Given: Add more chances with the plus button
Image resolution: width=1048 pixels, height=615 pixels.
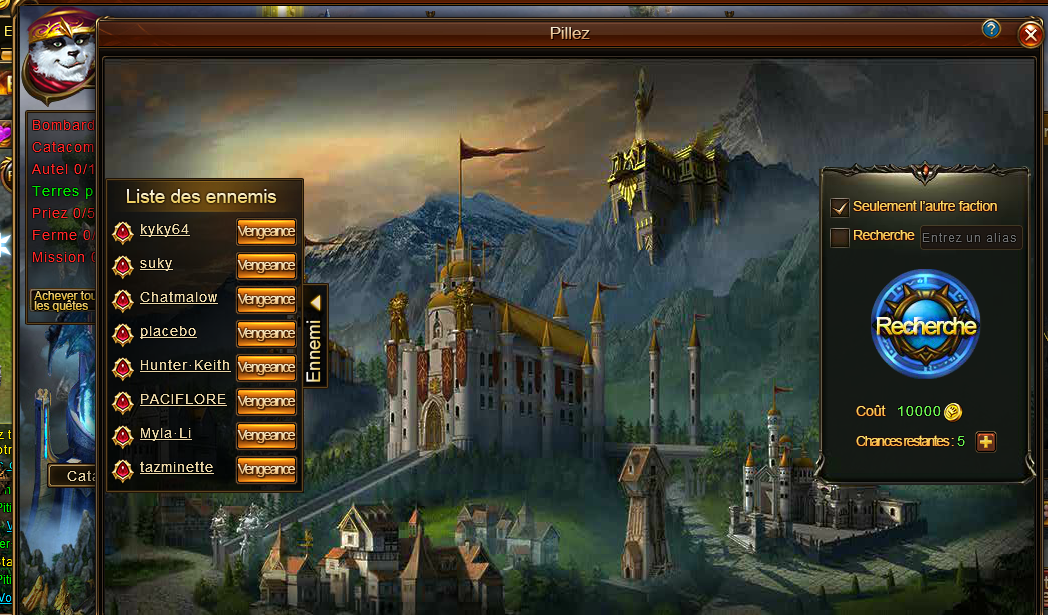Looking at the screenshot, I should point(986,441).
